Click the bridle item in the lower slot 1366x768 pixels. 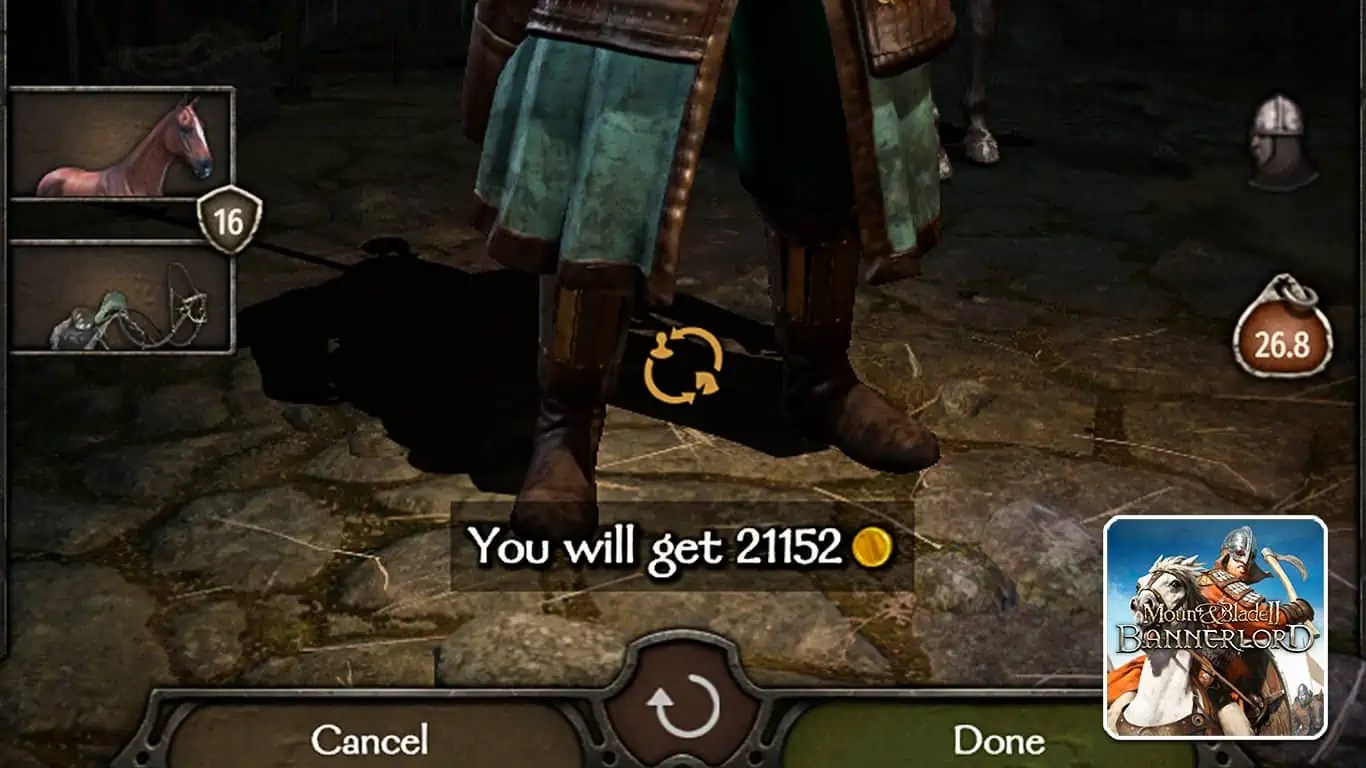110,300
